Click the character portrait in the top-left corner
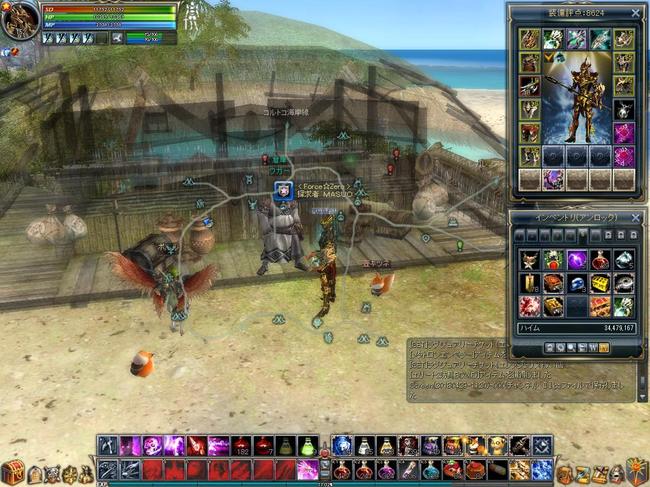The width and height of the screenshot is (650, 487). [19, 19]
